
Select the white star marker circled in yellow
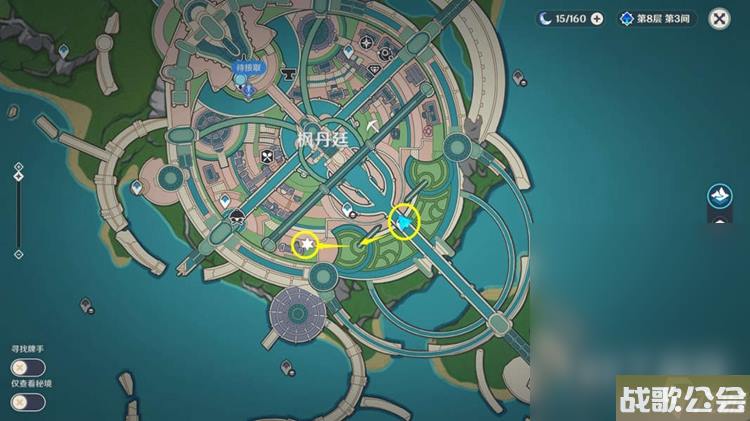[307, 245]
